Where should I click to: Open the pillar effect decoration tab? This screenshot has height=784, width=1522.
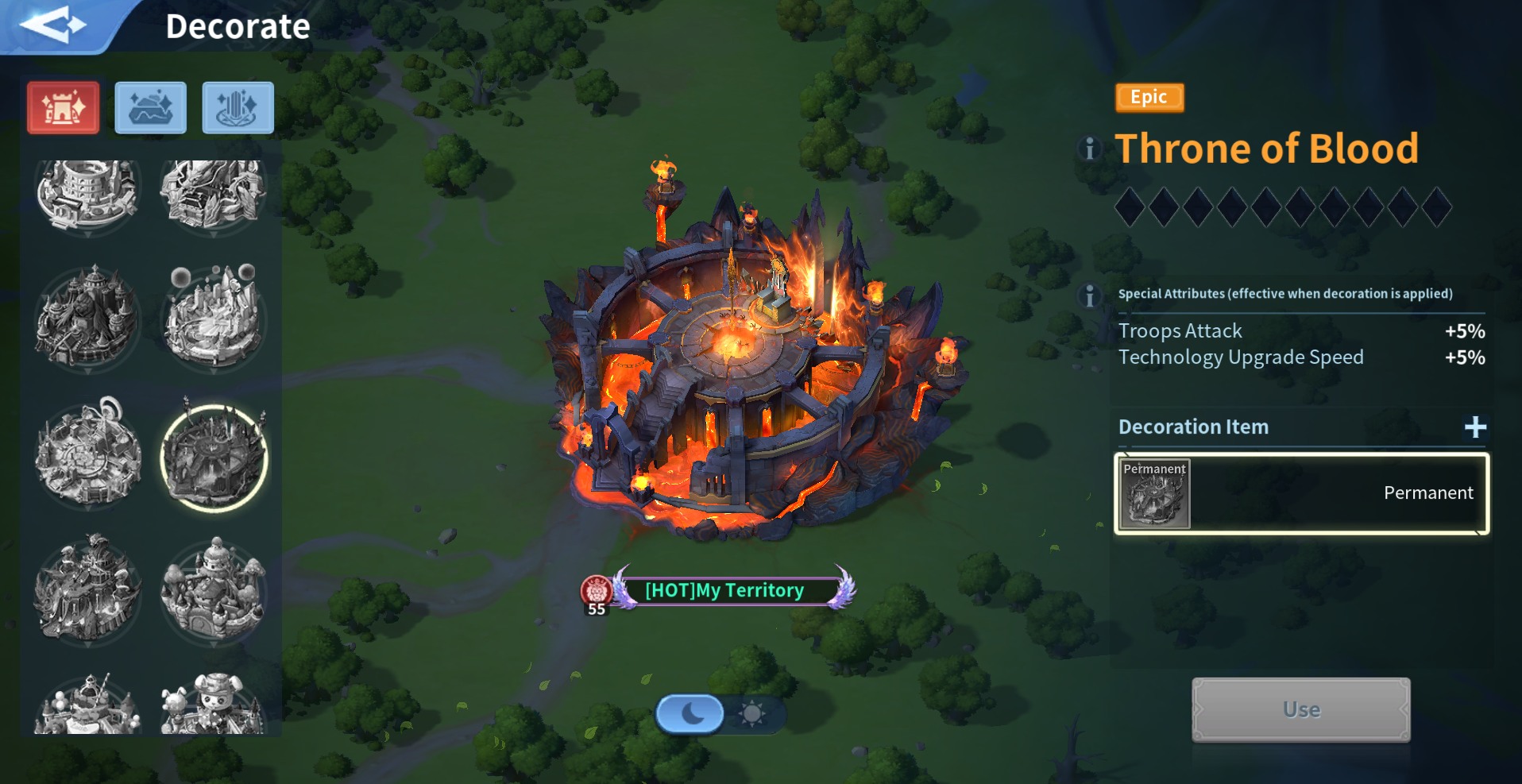click(x=238, y=107)
